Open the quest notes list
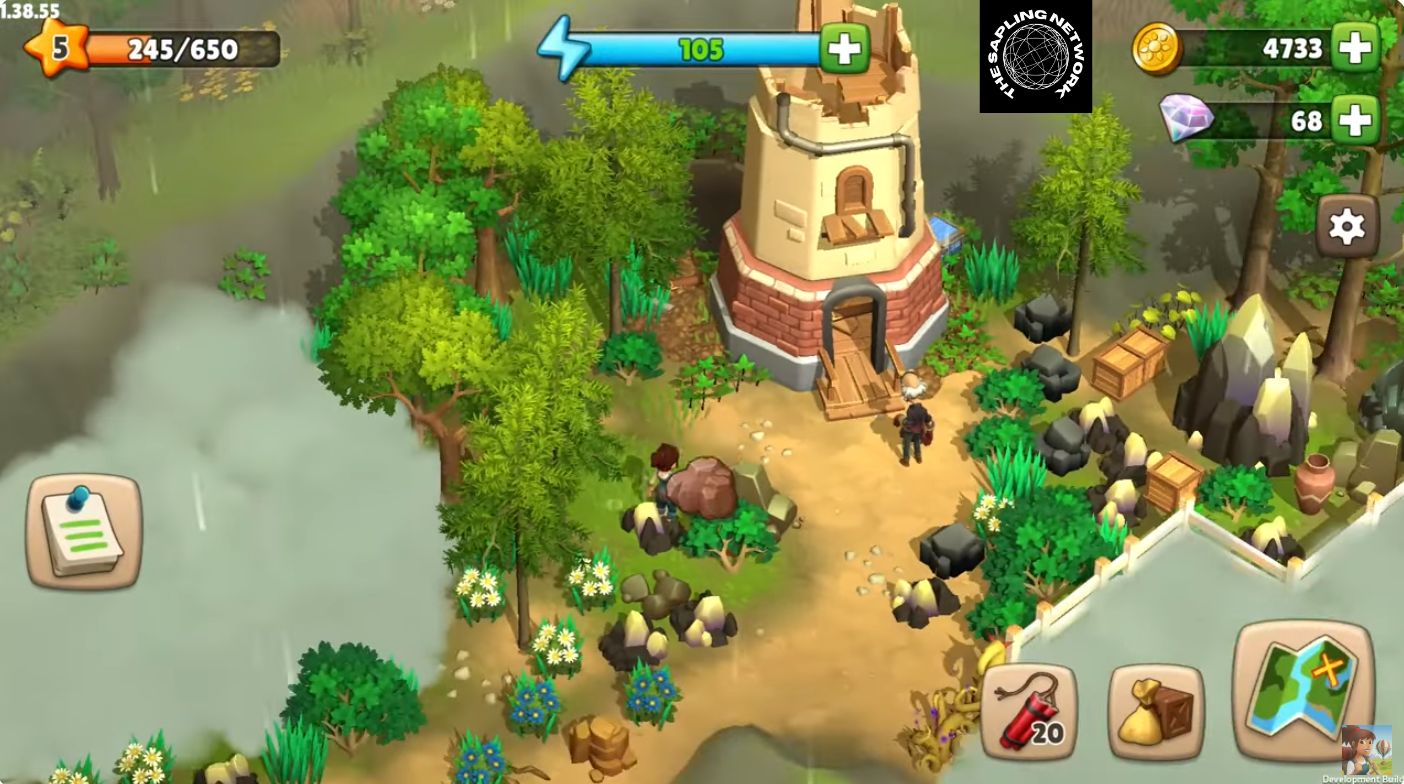 click(83, 531)
